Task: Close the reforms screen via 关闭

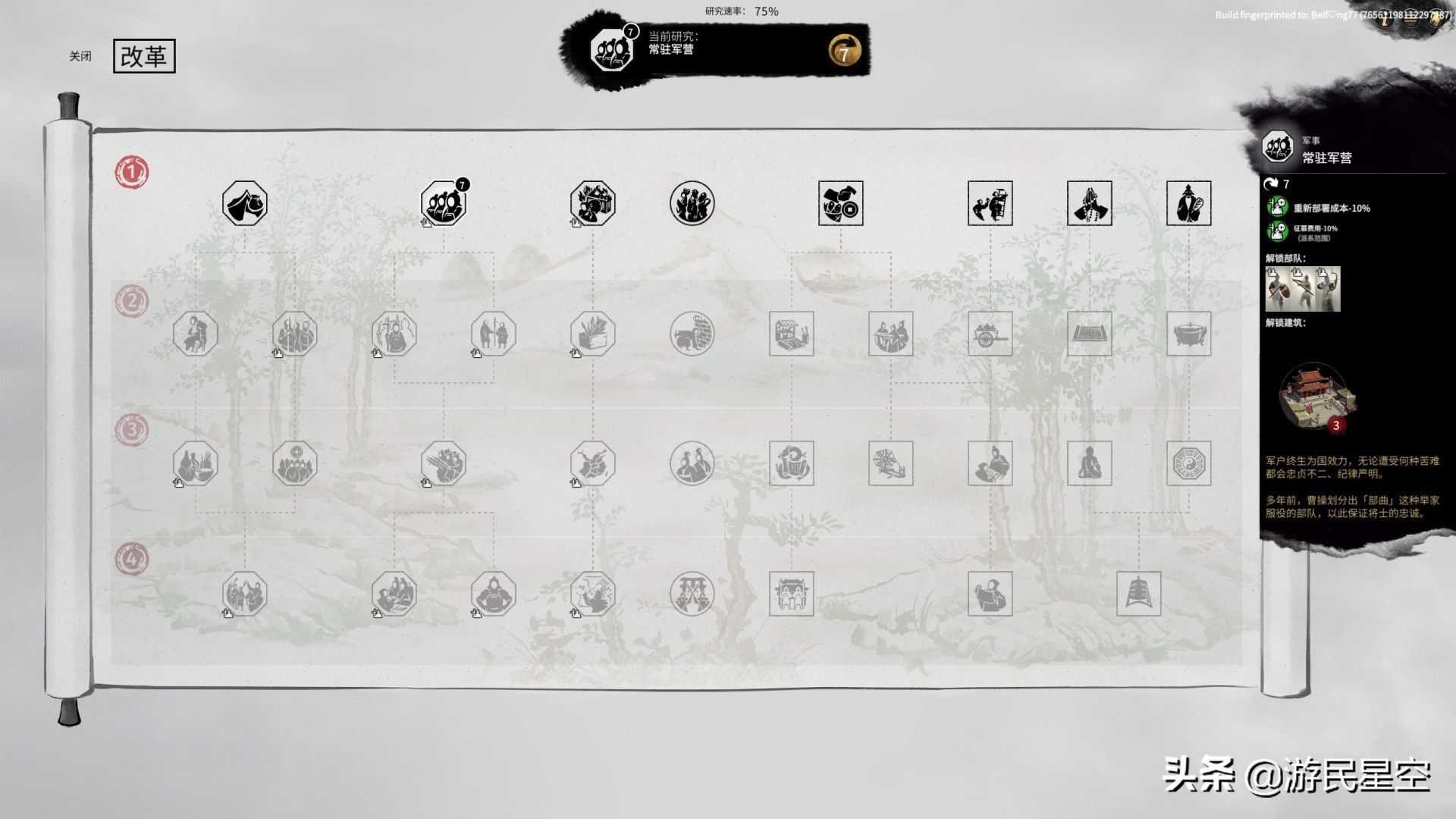Action: coord(80,56)
